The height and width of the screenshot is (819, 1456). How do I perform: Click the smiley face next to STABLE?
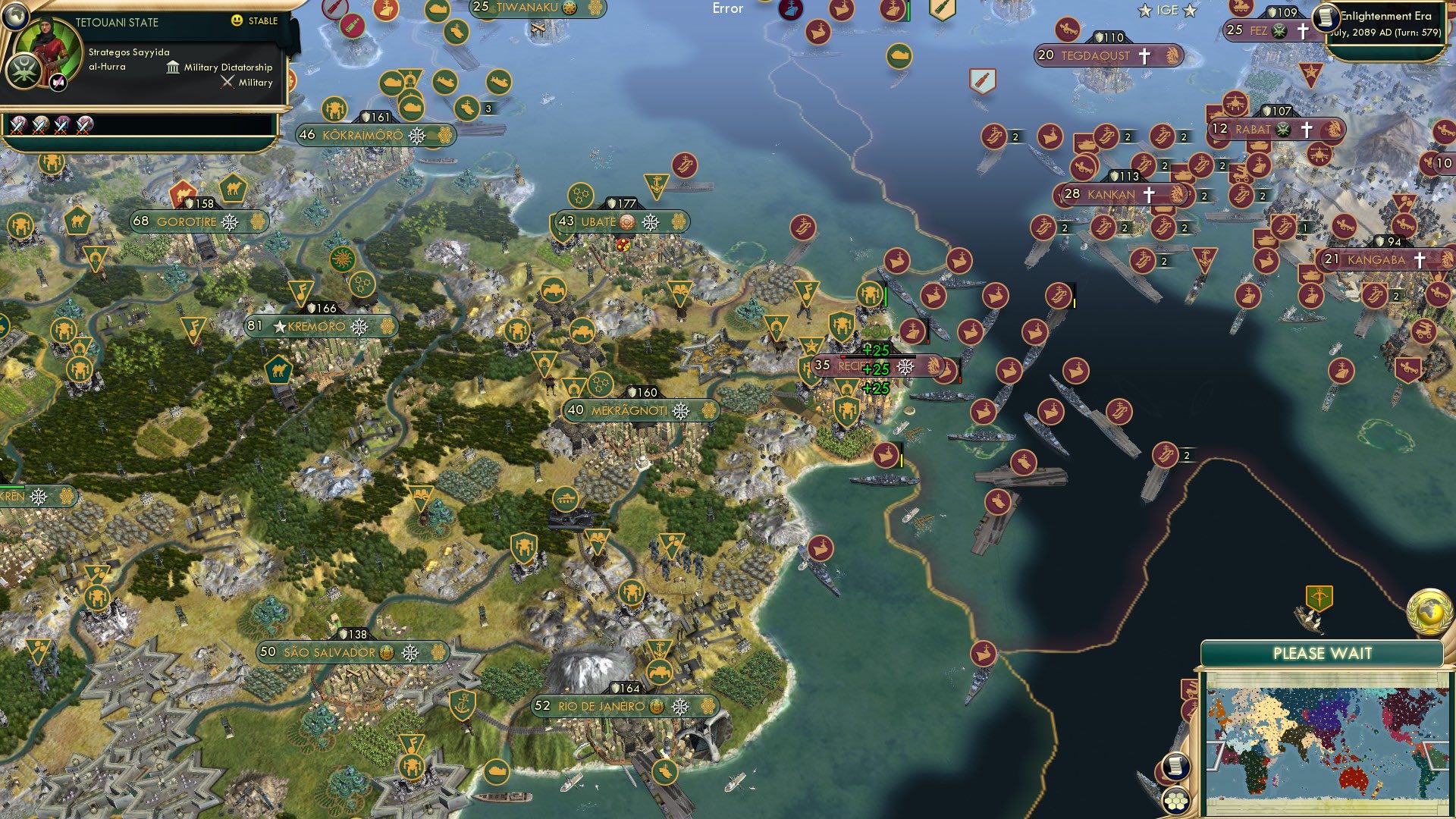pyautogui.click(x=237, y=21)
